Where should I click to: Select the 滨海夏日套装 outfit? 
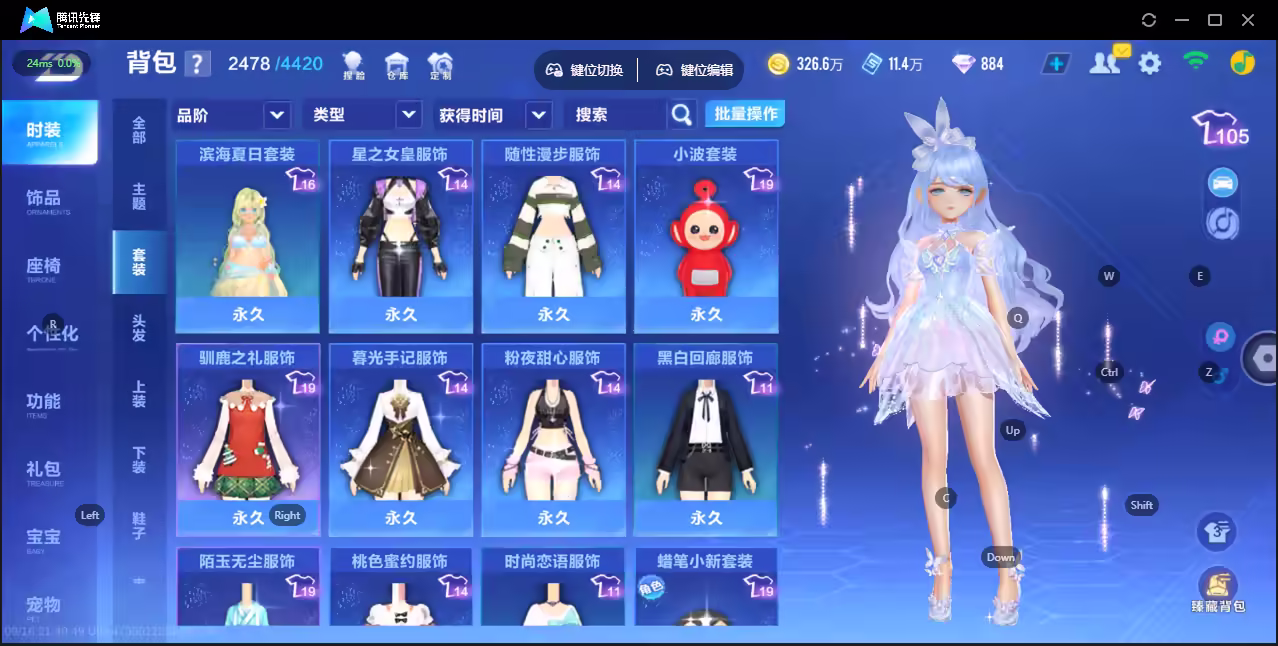coord(247,236)
